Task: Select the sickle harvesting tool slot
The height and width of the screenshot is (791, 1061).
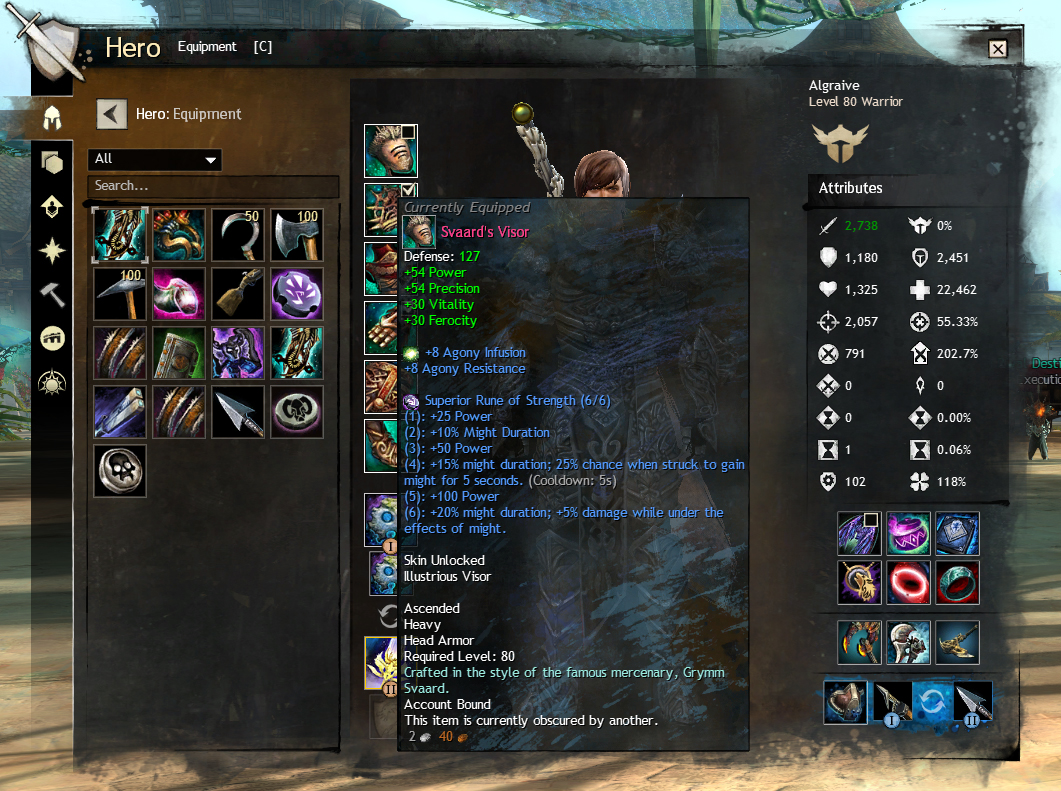Action: 238,235
